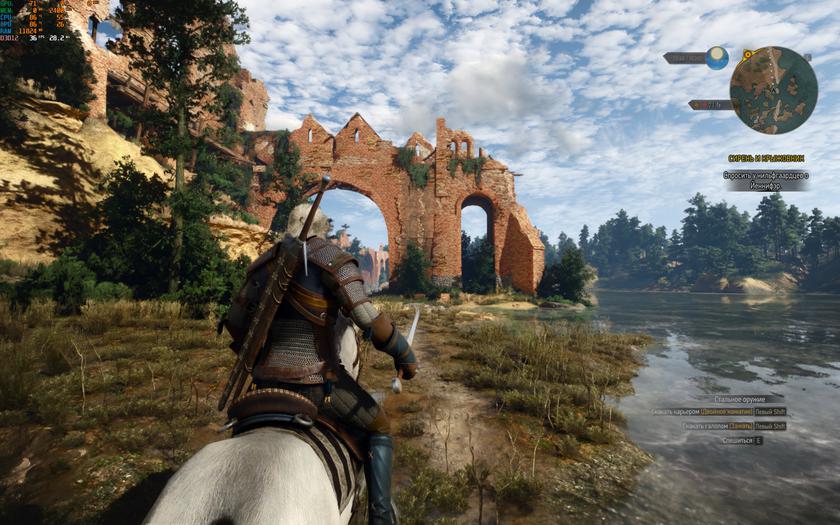Select the weather and time sun icon
840x525 pixels.
[x=717, y=58]
